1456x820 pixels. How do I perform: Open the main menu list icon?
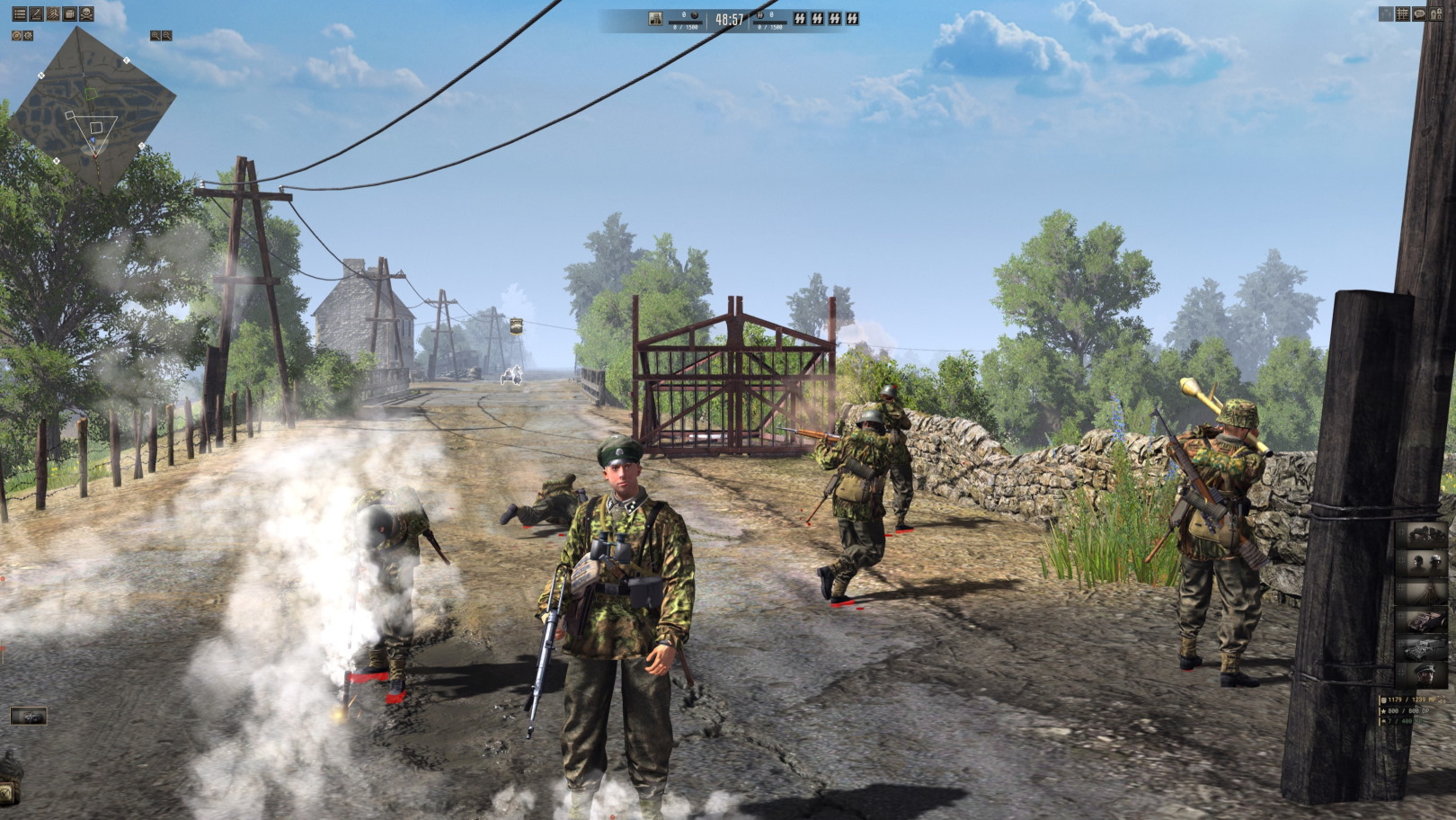[19, 14]
